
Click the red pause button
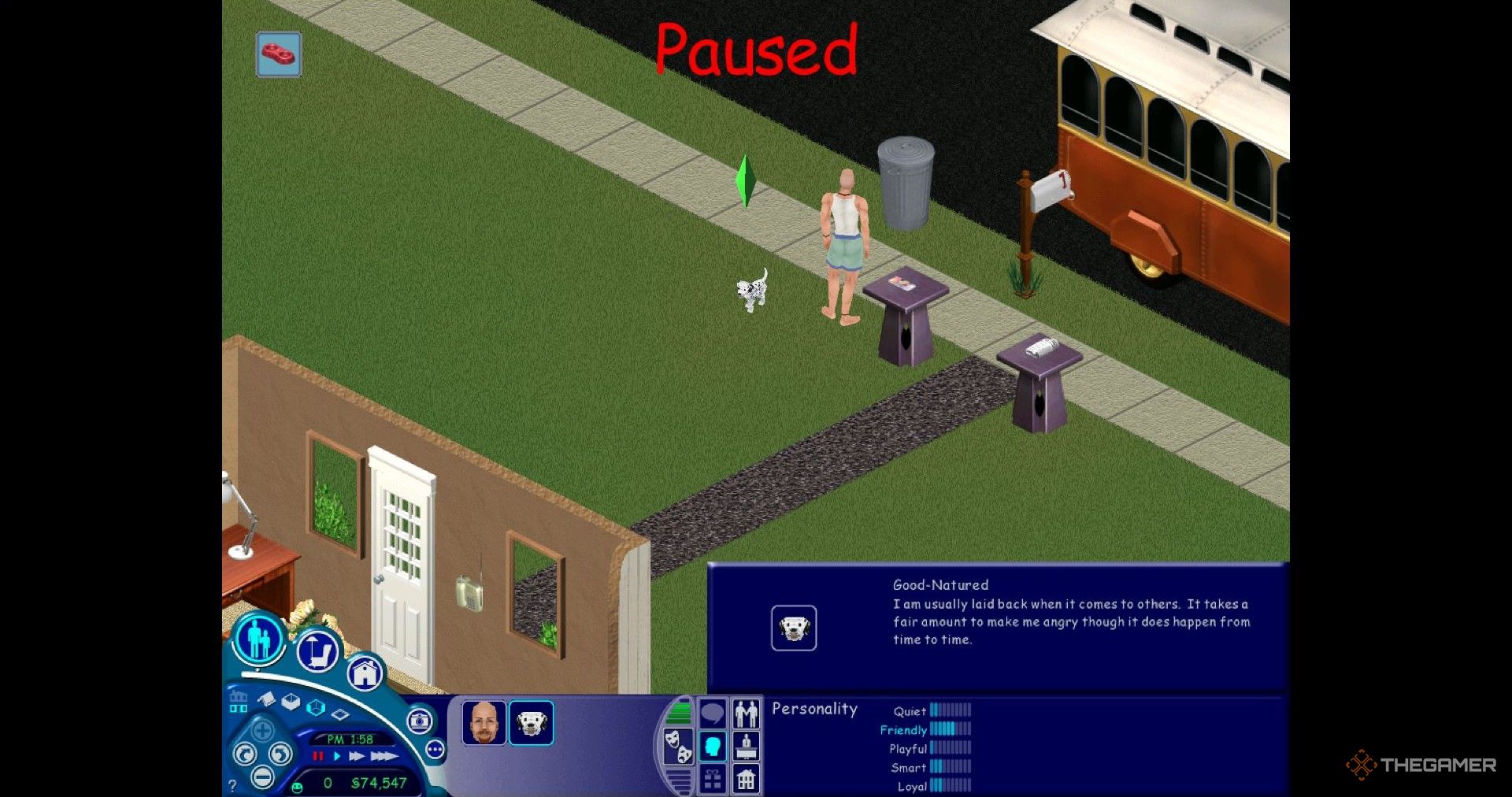point(318,756)
